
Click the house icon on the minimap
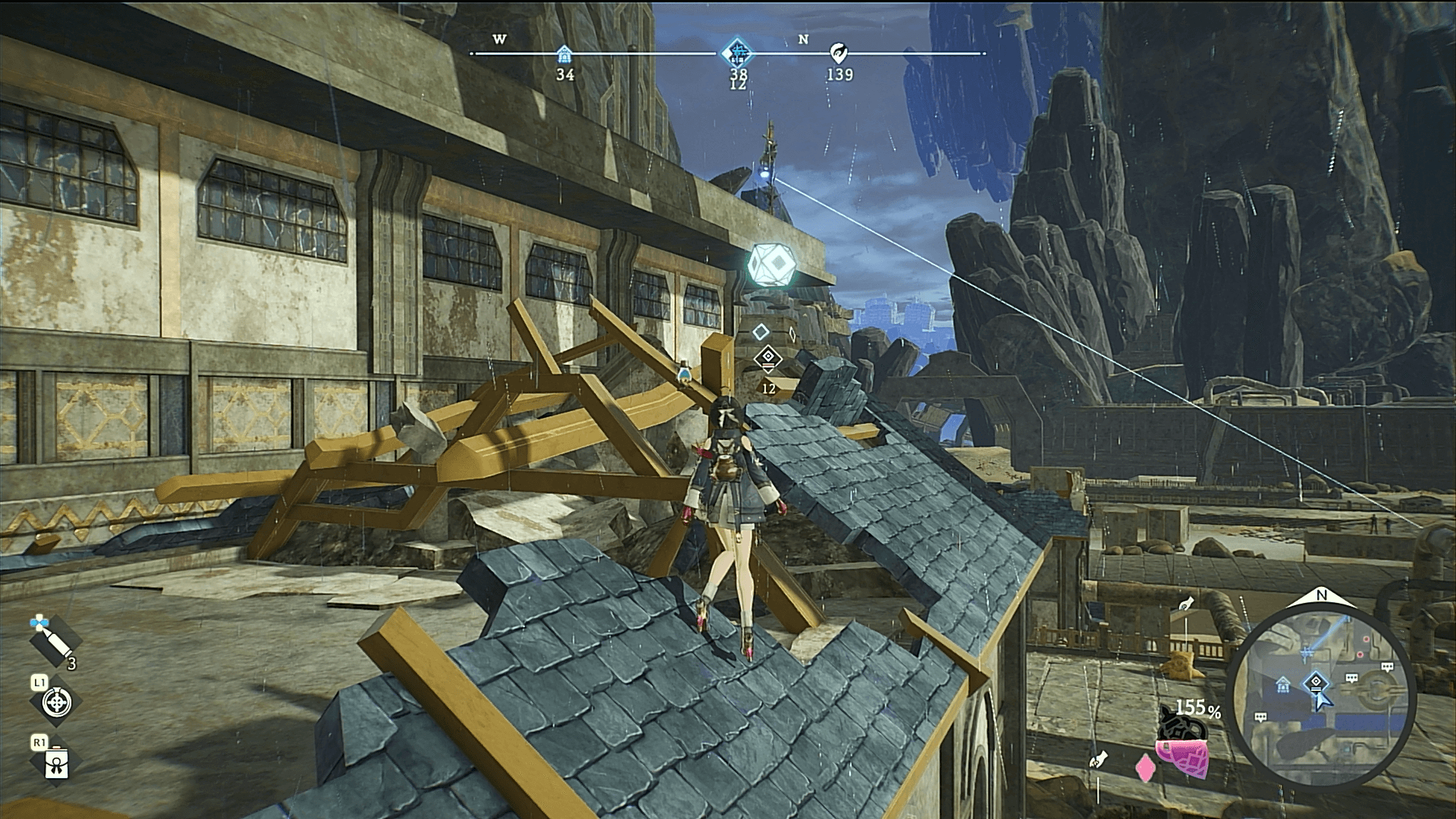(1283, 686)
